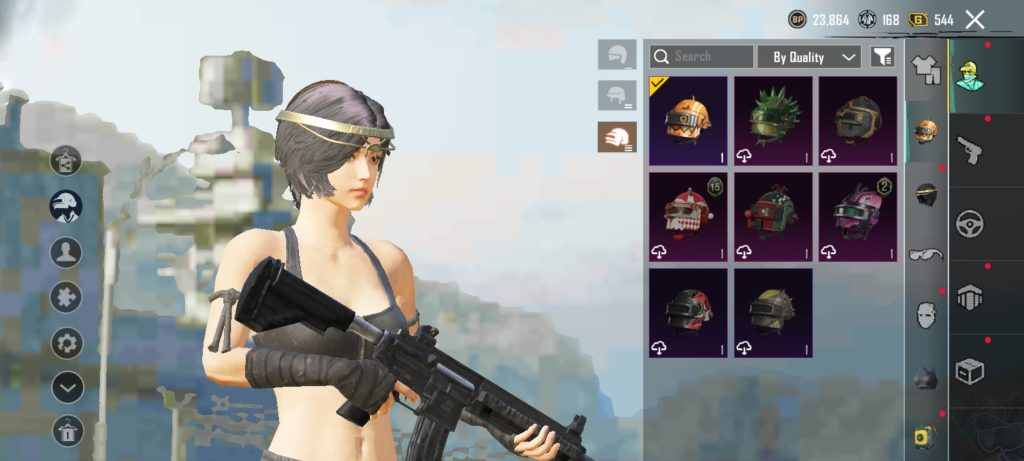Switch to the pistol weapons category
Viewport: 1024px width, 461px height.
[x=969, y=151]
